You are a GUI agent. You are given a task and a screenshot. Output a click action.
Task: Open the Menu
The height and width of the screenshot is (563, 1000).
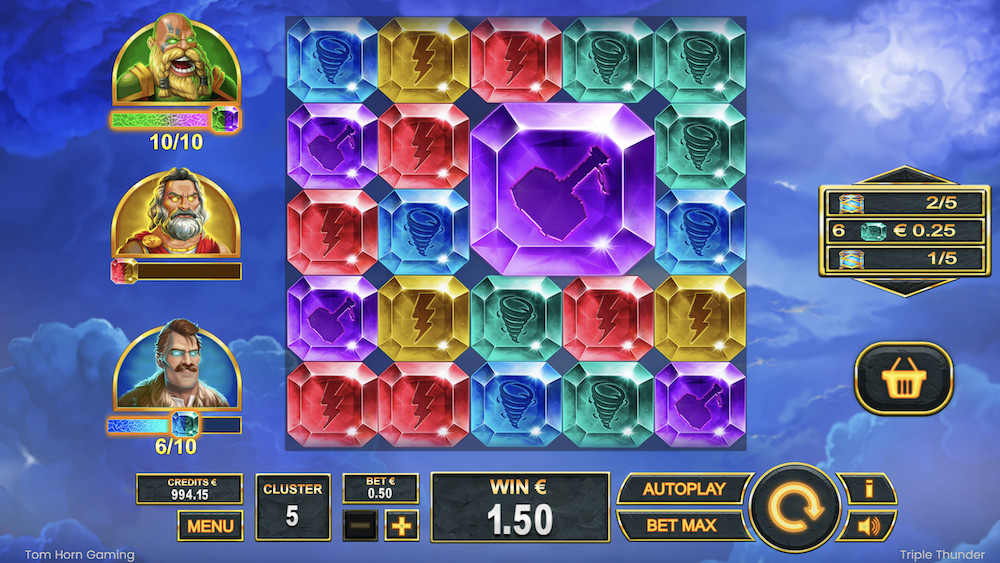(210, 525)
